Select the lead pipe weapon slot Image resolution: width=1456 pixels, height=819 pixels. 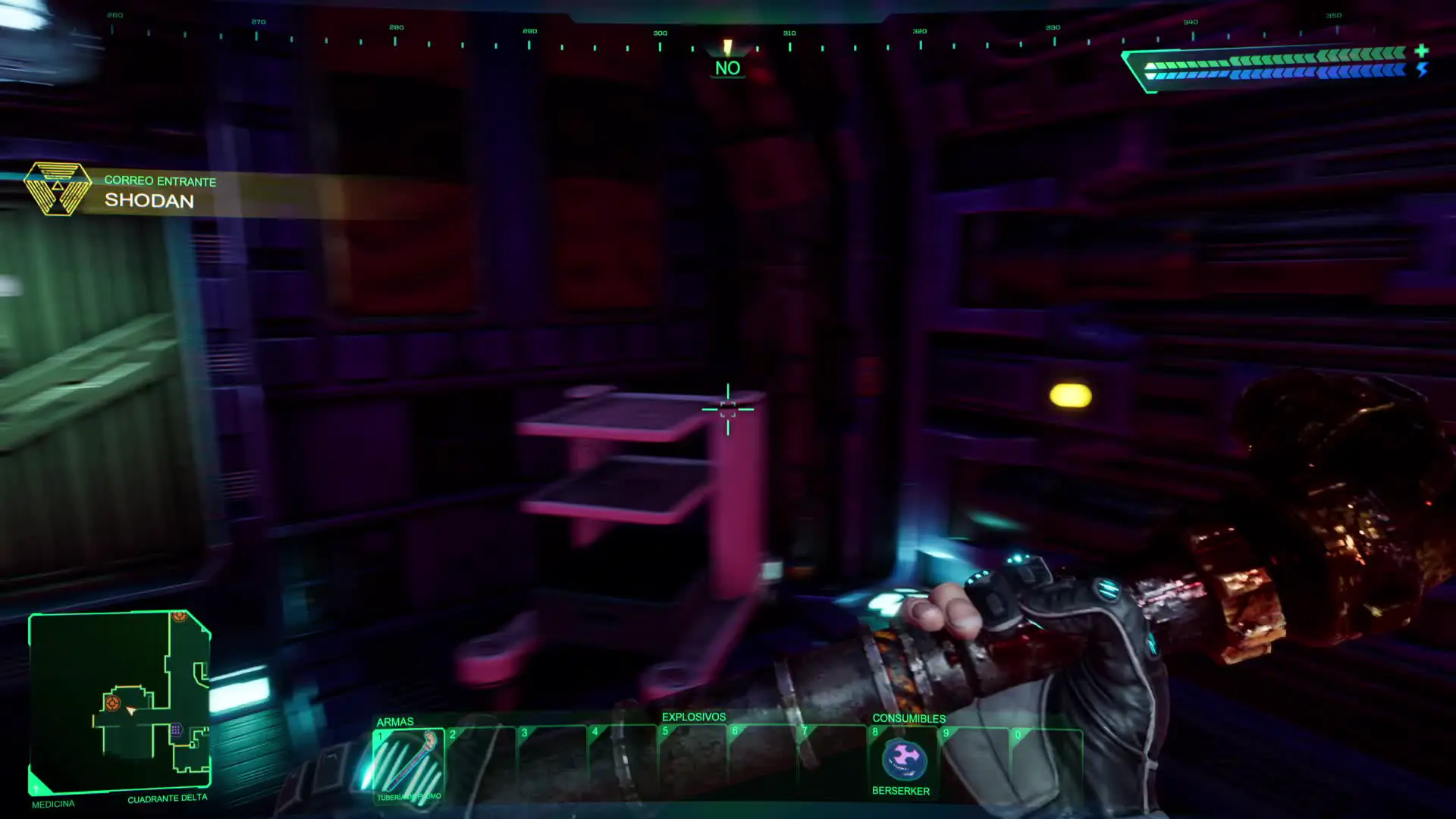(409, 763)
